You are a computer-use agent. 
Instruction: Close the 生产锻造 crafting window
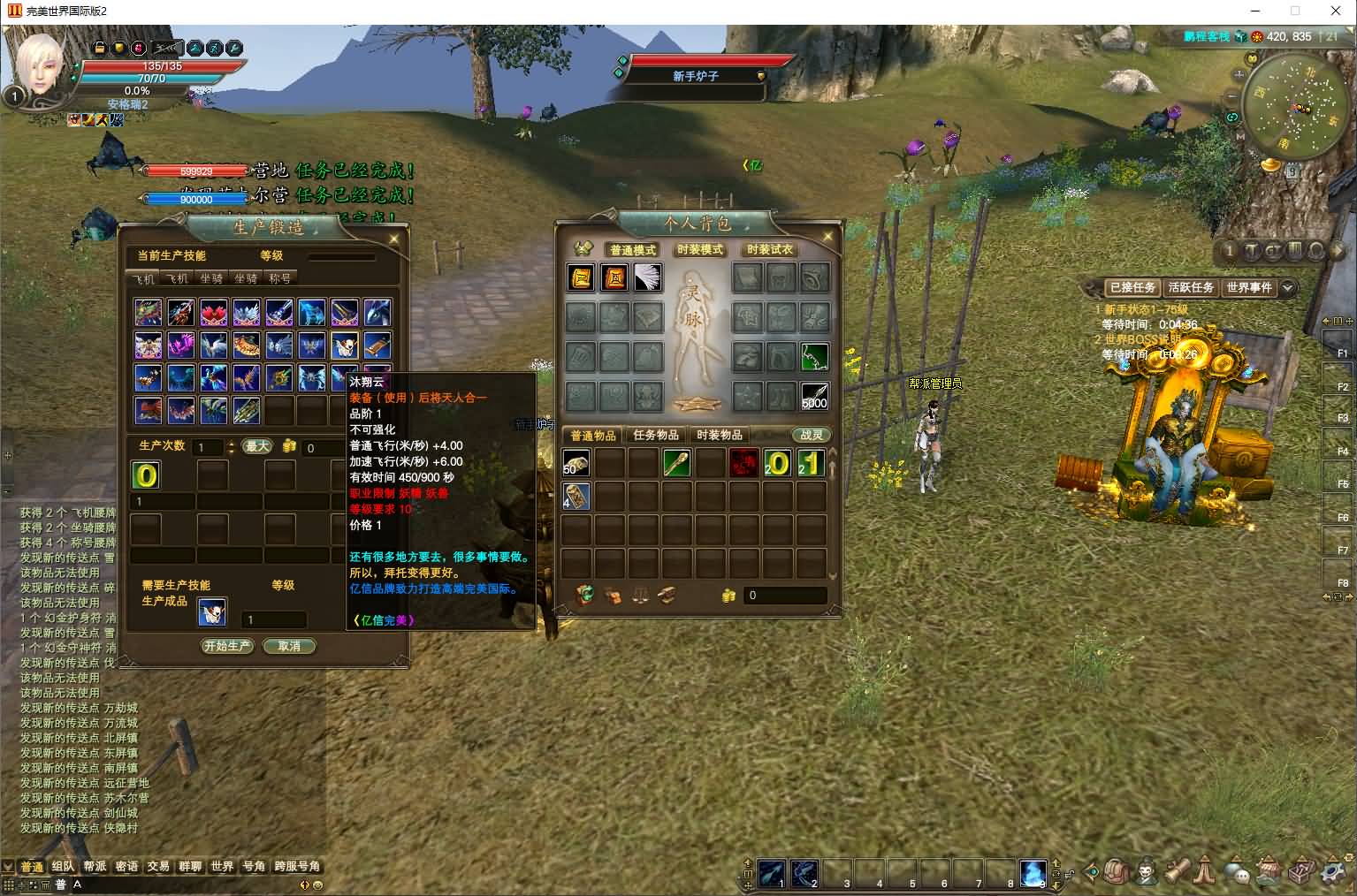tap(394, 238)
